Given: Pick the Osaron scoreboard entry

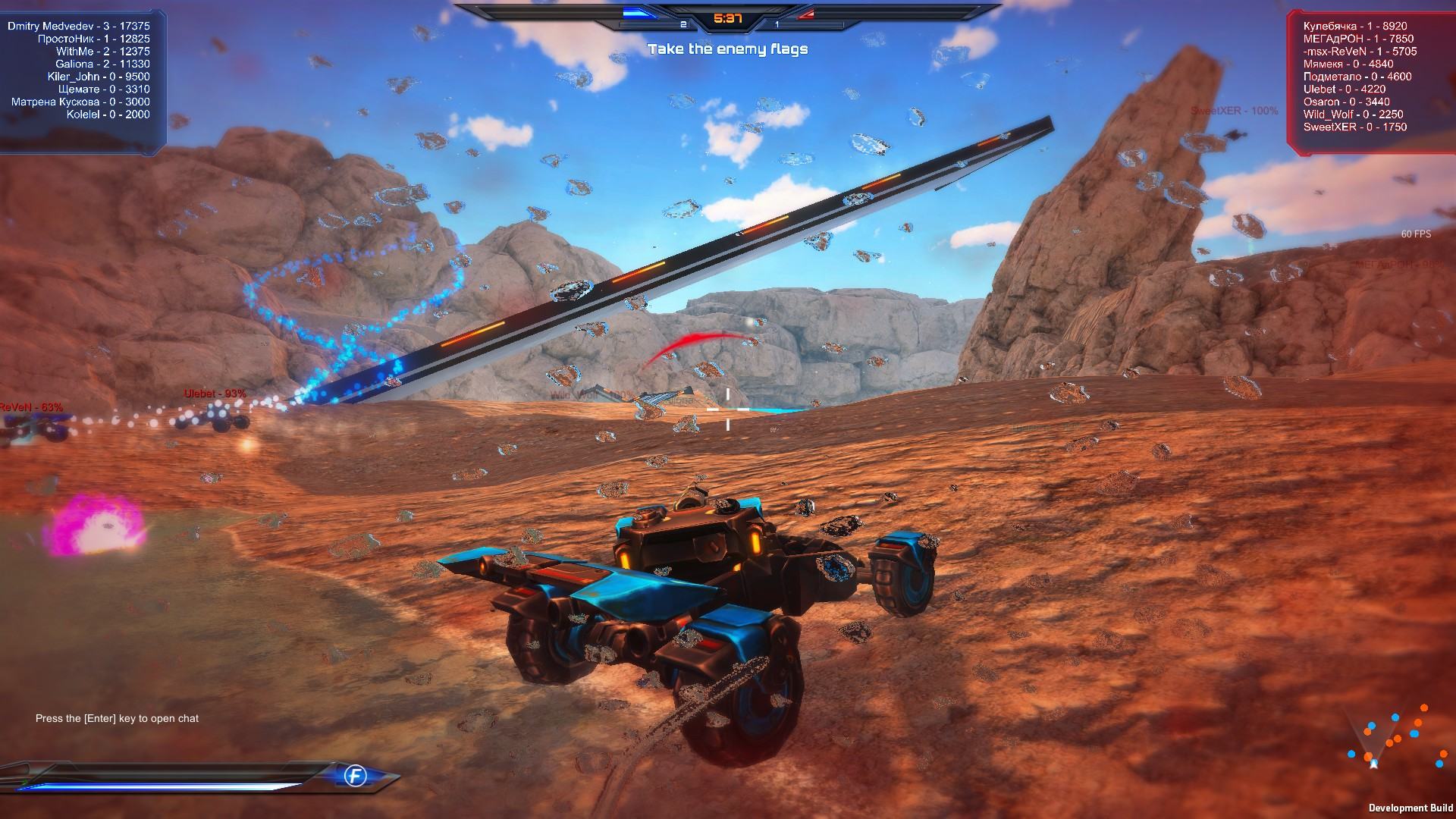Looking at the screenshot, I should click(1347, 102).
